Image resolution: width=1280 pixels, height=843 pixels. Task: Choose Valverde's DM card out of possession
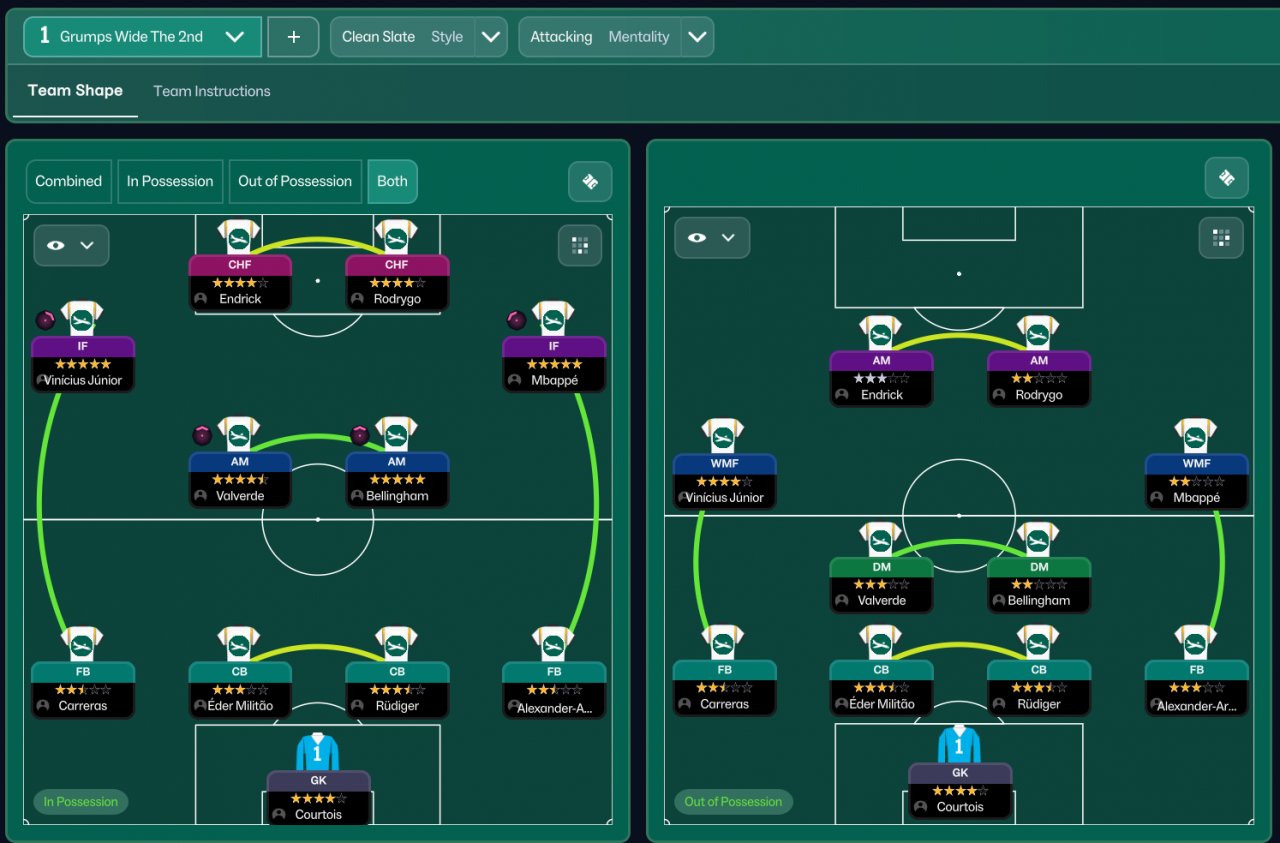881,584
